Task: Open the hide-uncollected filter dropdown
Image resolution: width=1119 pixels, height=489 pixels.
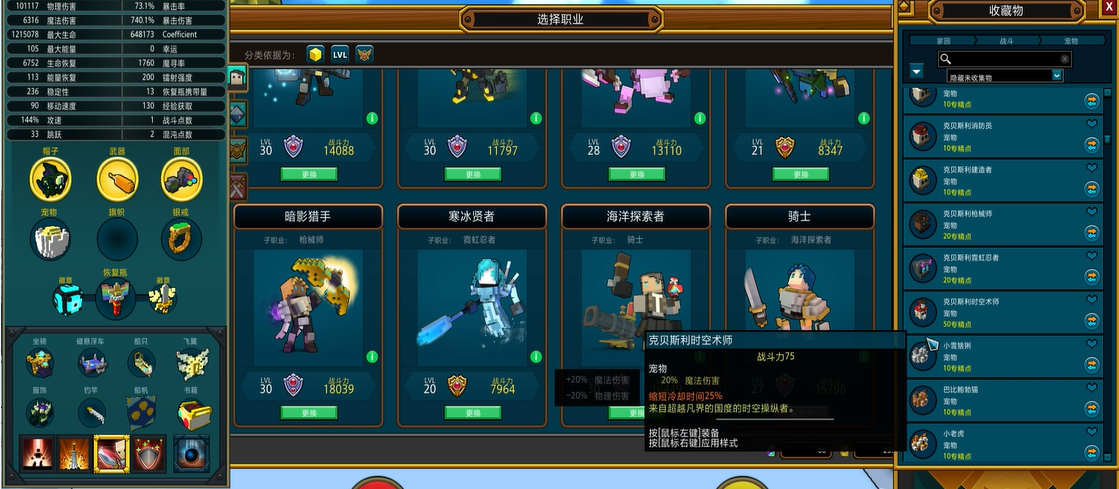Action: pos(1056,75)
